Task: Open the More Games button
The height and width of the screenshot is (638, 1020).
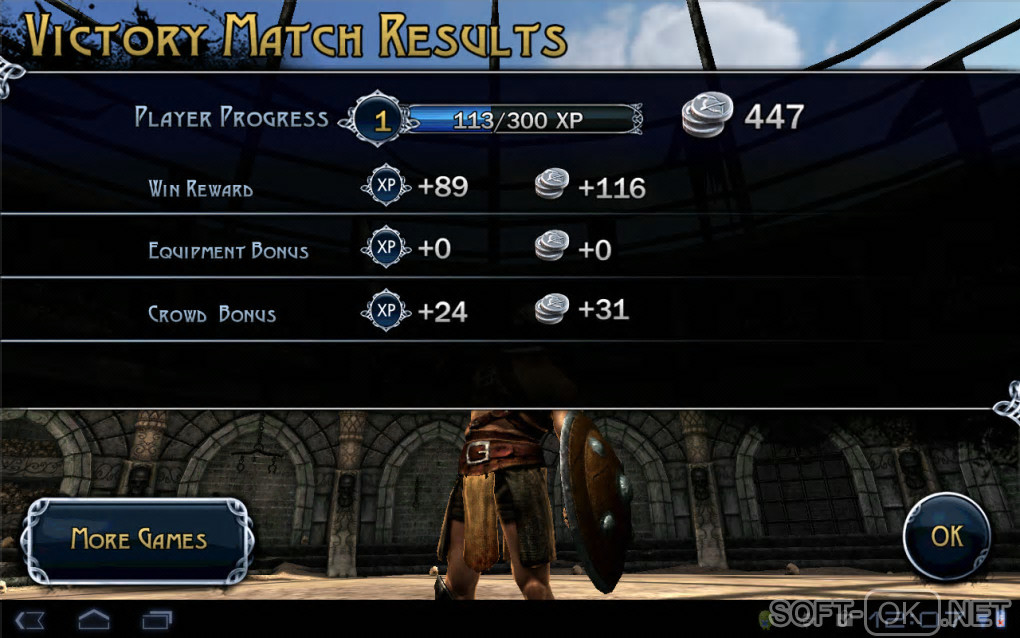Action: (138, 540)
